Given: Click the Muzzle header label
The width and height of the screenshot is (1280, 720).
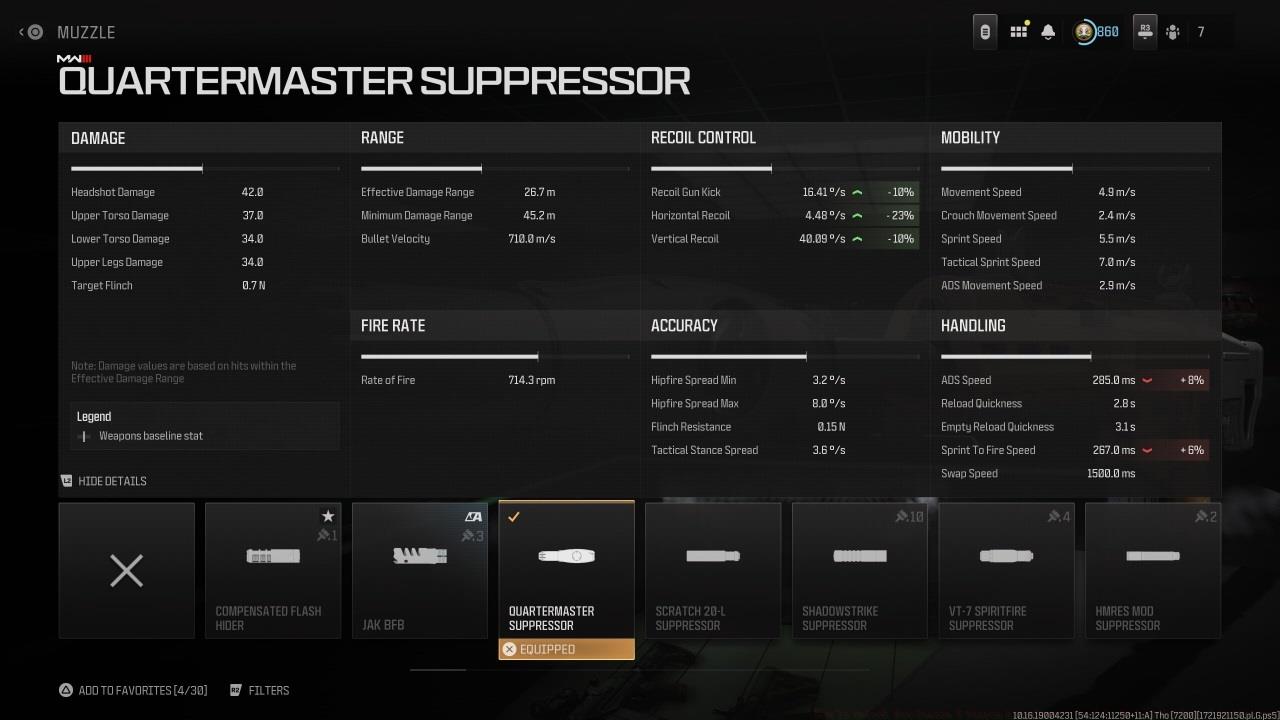Looking at the screenshot, I should [x=86, y=31].
